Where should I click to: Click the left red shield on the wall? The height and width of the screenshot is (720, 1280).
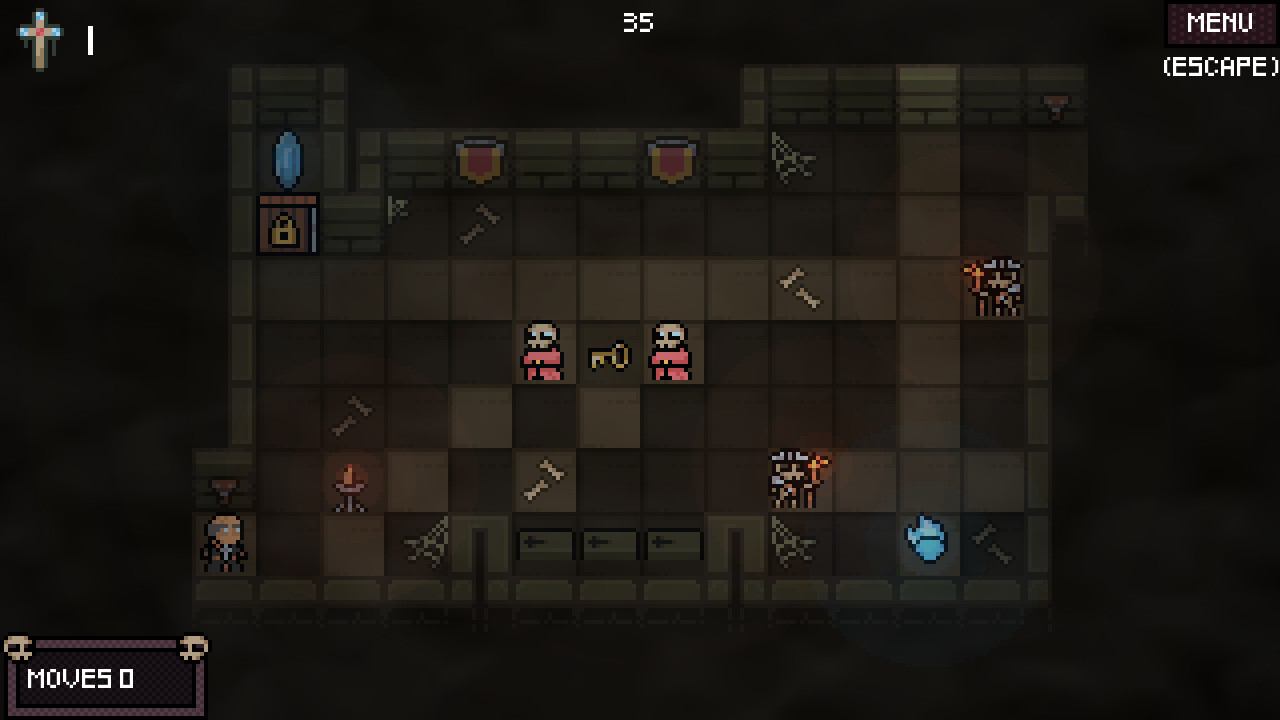pyautogui.click(x=478, y=157)
